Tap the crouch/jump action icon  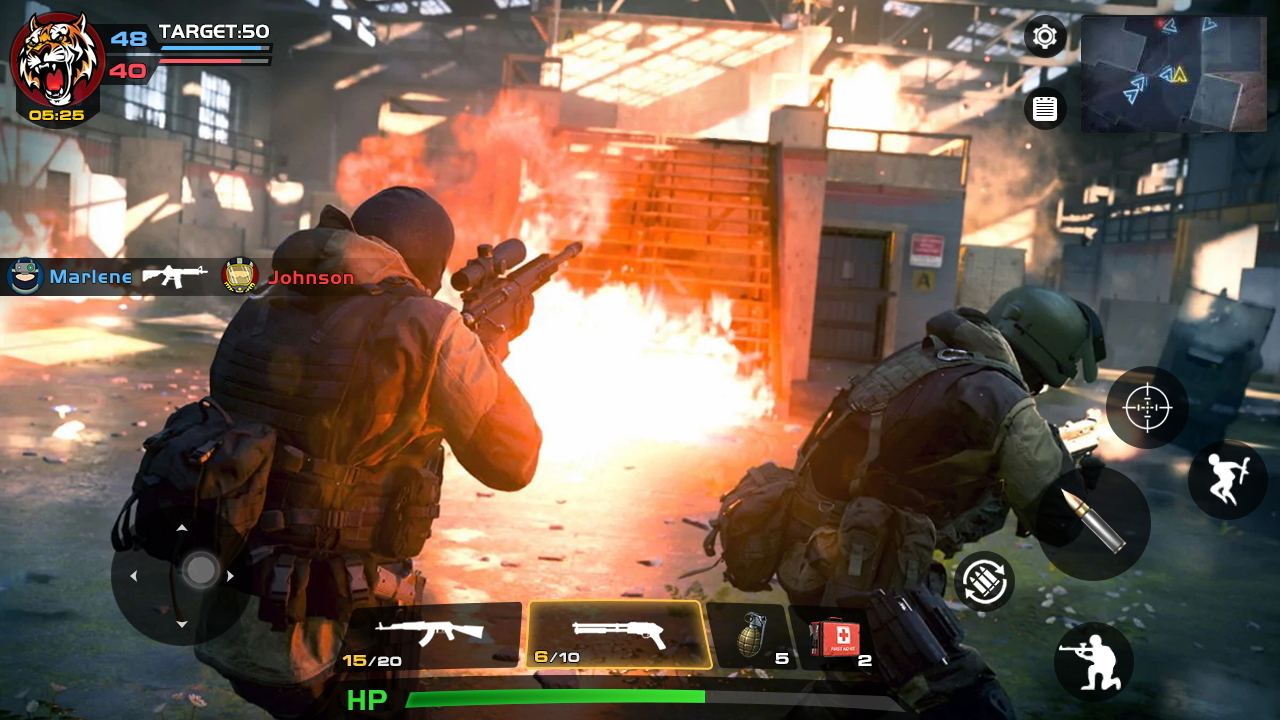(x=1228, y=480)
